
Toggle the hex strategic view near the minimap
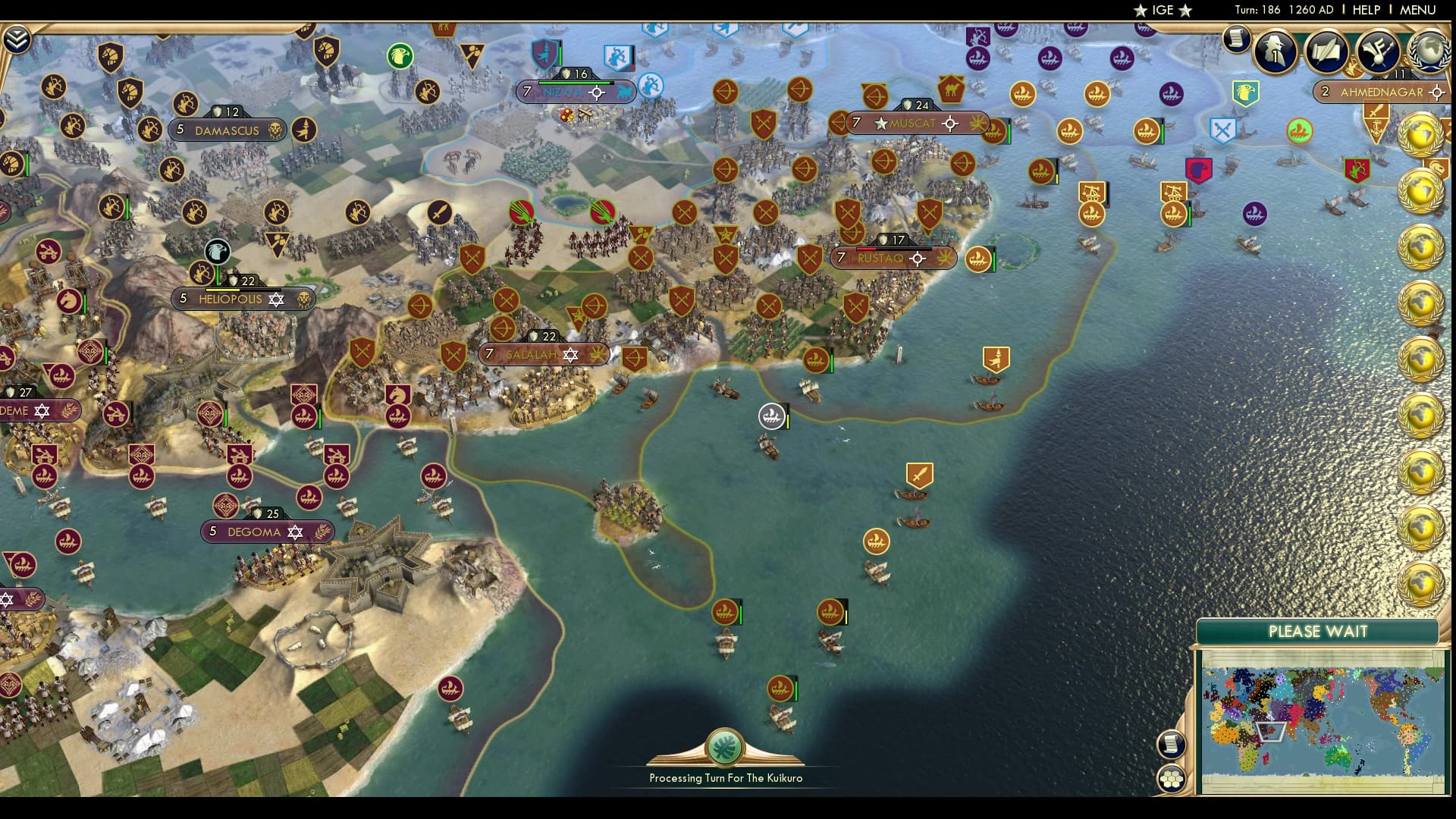pos(1172,779)
